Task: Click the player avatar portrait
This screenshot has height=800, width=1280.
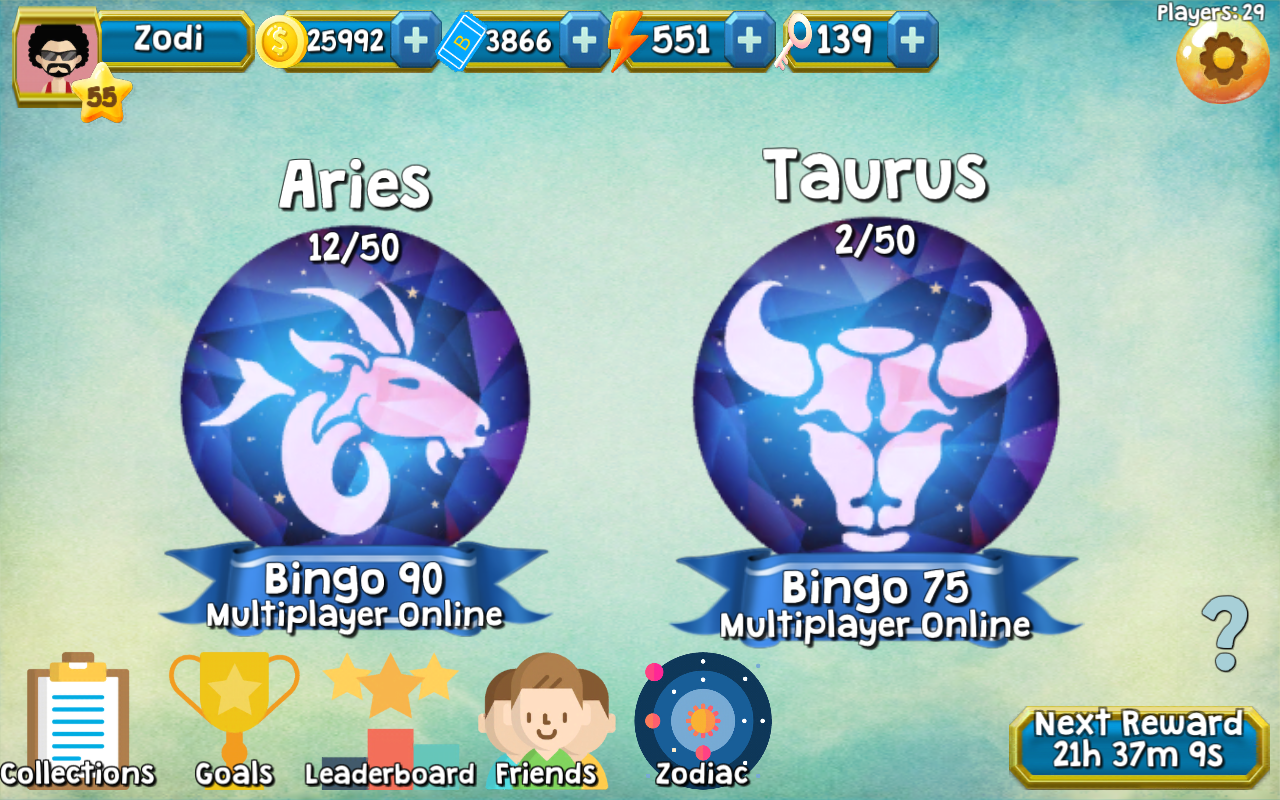Action: pyautogui.click(x=55, y=50)
